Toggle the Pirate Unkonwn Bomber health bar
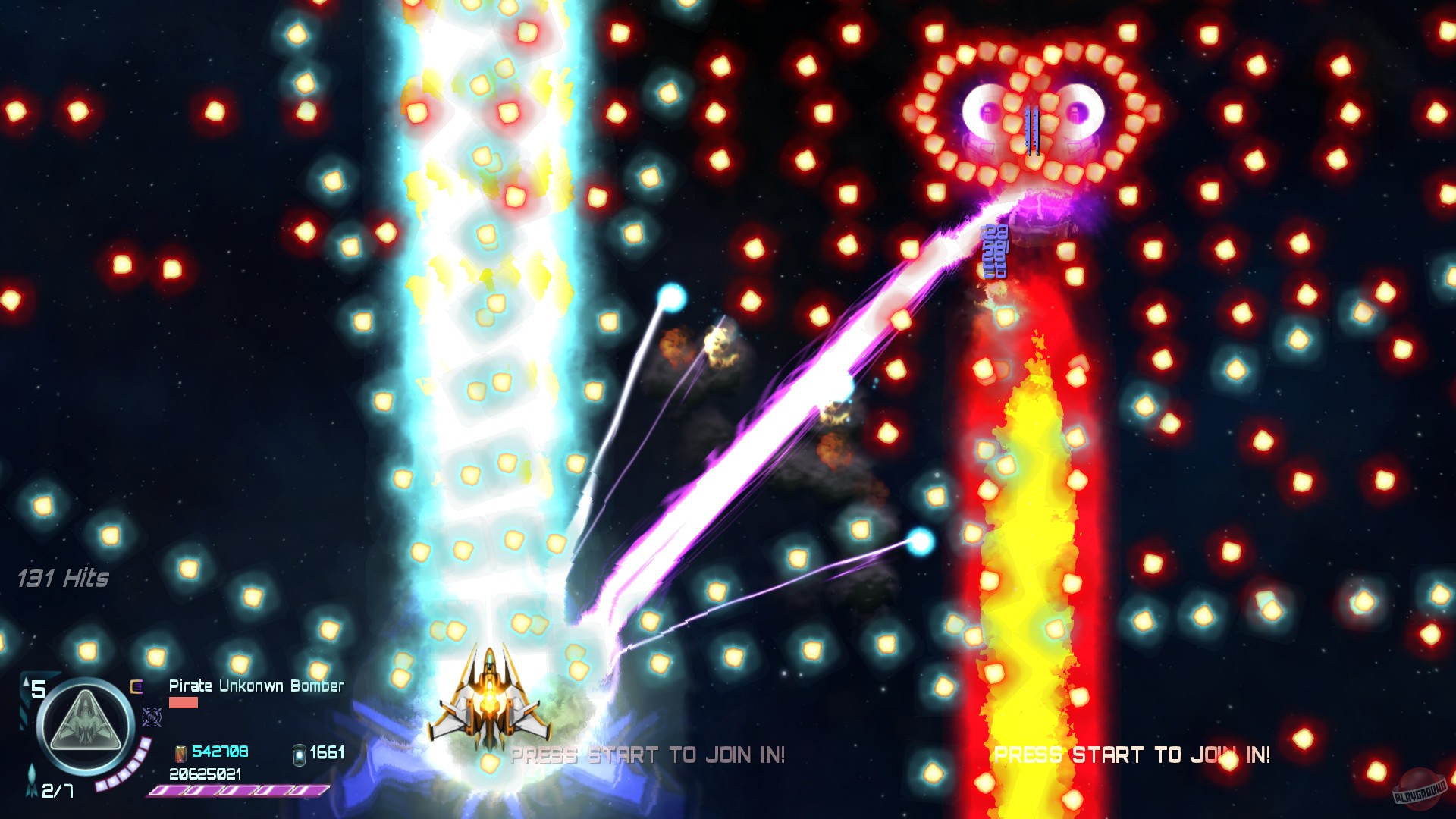This screenshot has height=819, width=1456. click(x=183, y=704)
